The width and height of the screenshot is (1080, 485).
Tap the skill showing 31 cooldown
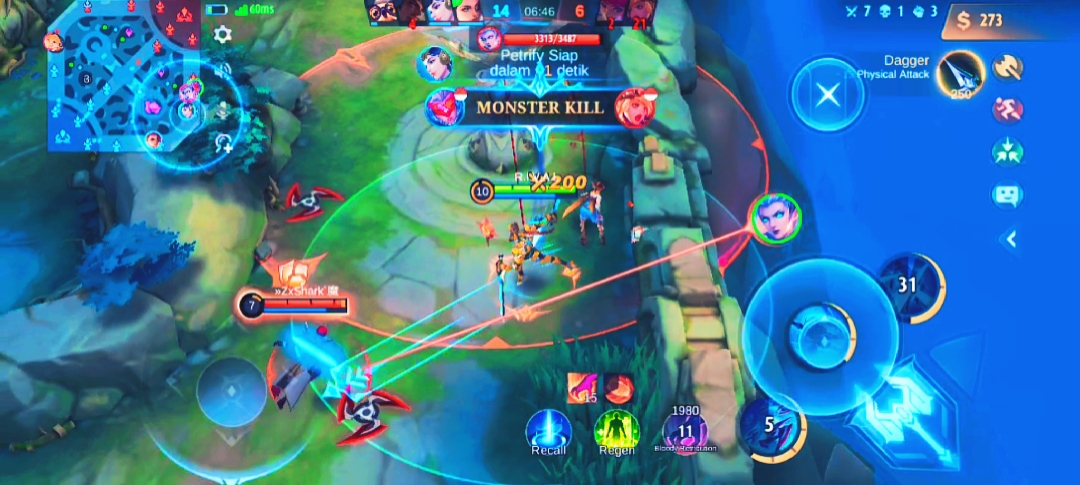(x=908, y=287)
